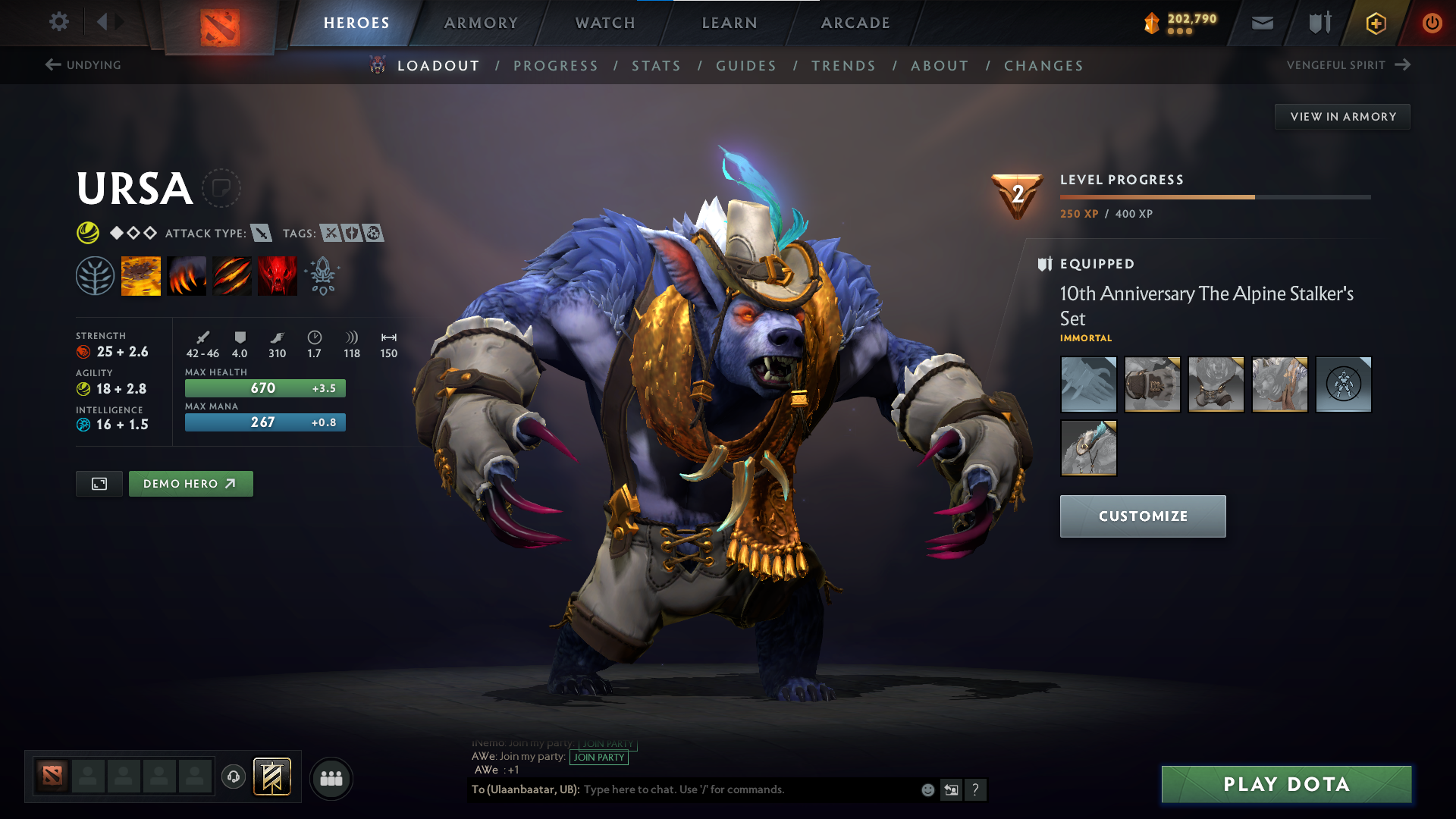Switch to the STATS tab

coord(656,65)
